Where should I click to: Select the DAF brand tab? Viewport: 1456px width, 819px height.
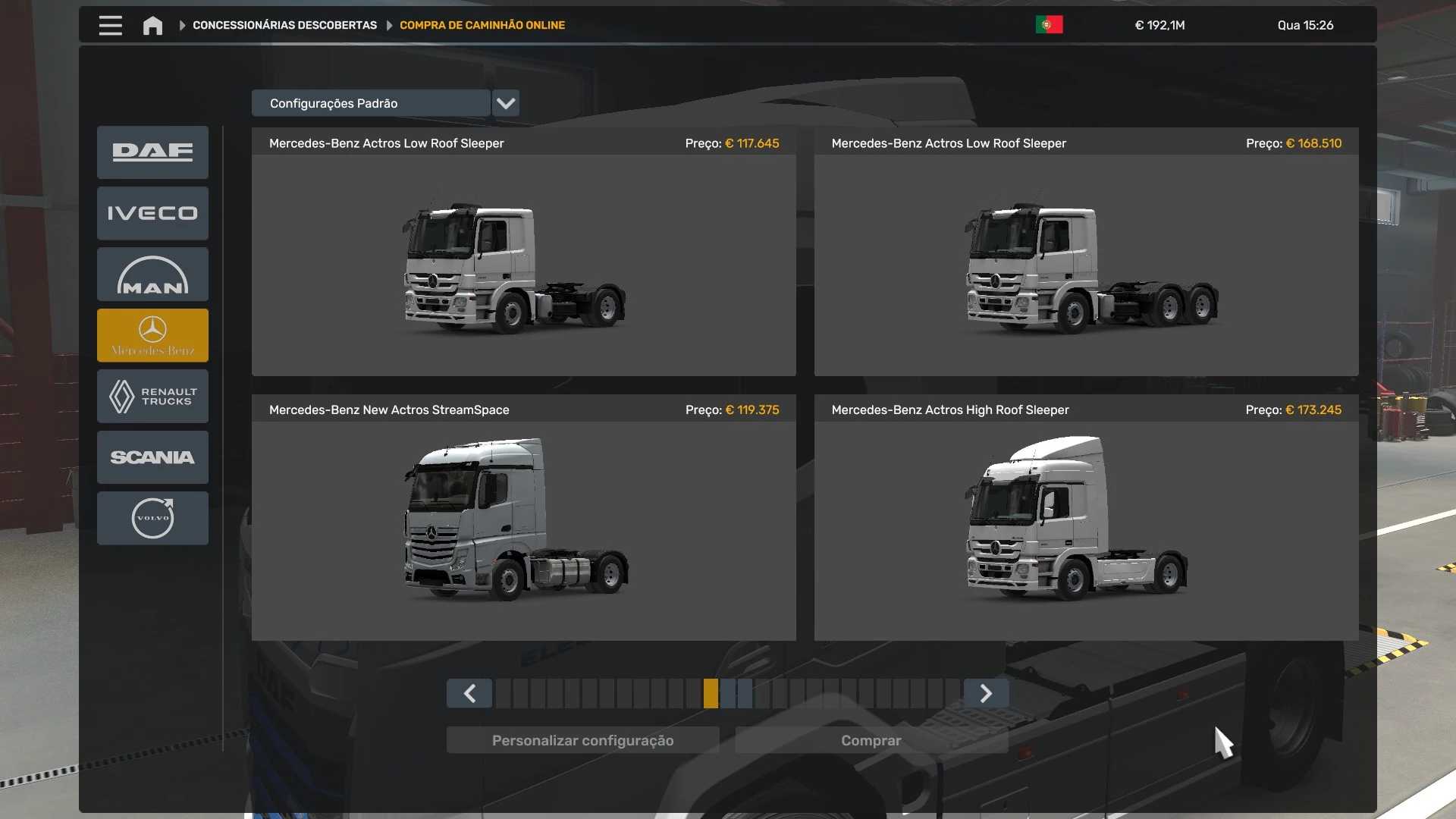tap(152, 152)
